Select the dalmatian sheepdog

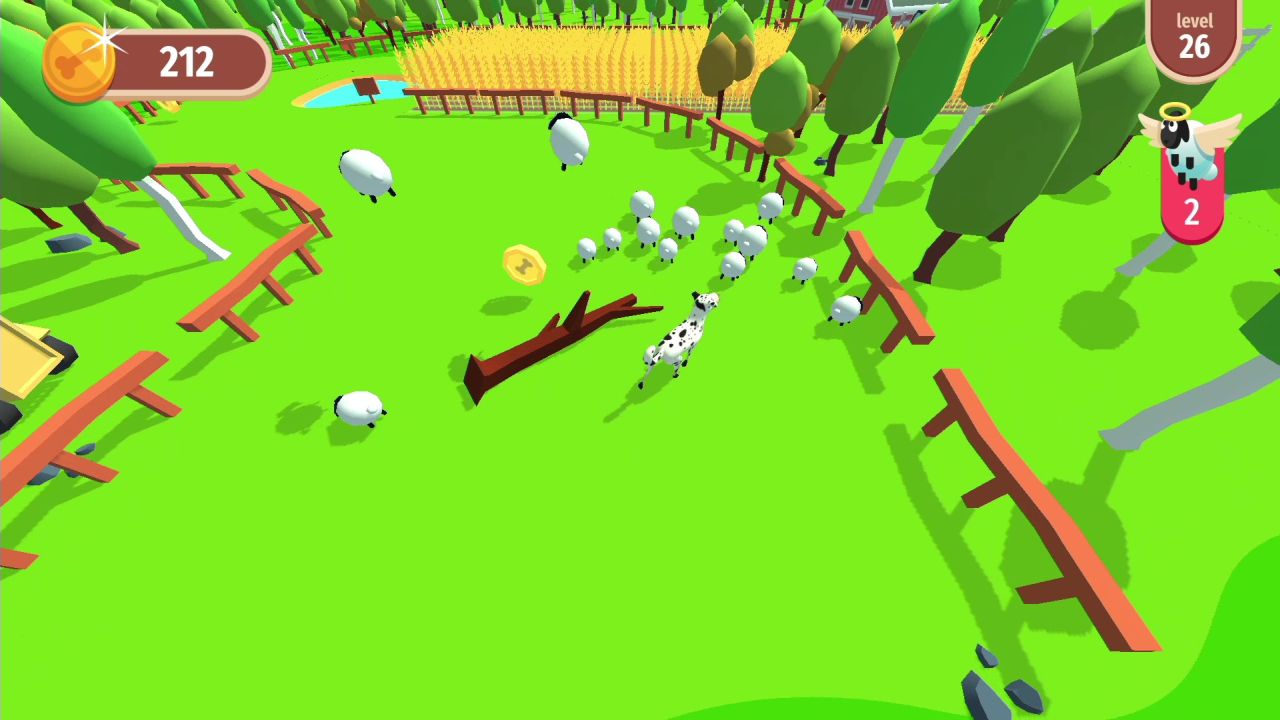[680, 335]
